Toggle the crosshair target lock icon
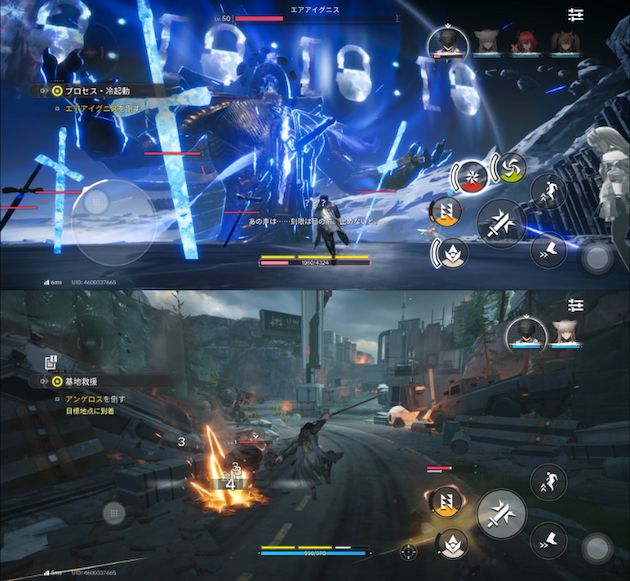 coord(408,550)
